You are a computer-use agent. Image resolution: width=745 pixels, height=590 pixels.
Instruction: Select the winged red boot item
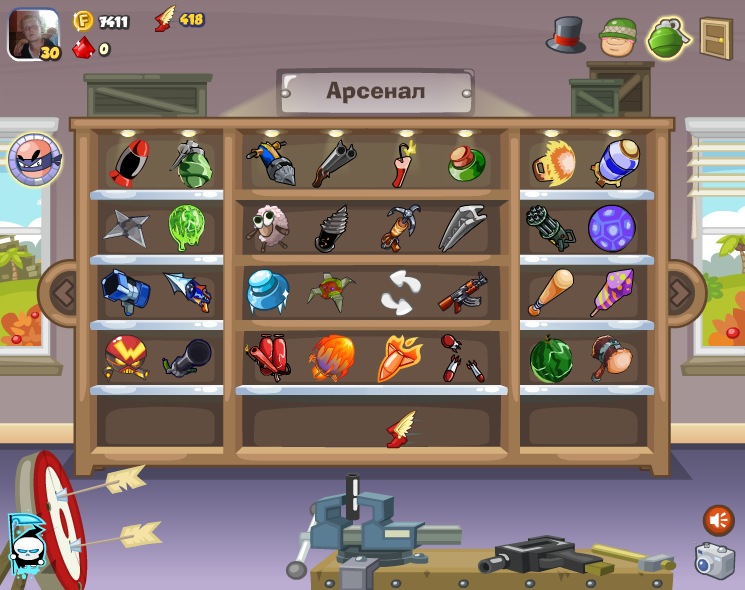(x=402, y=429)
